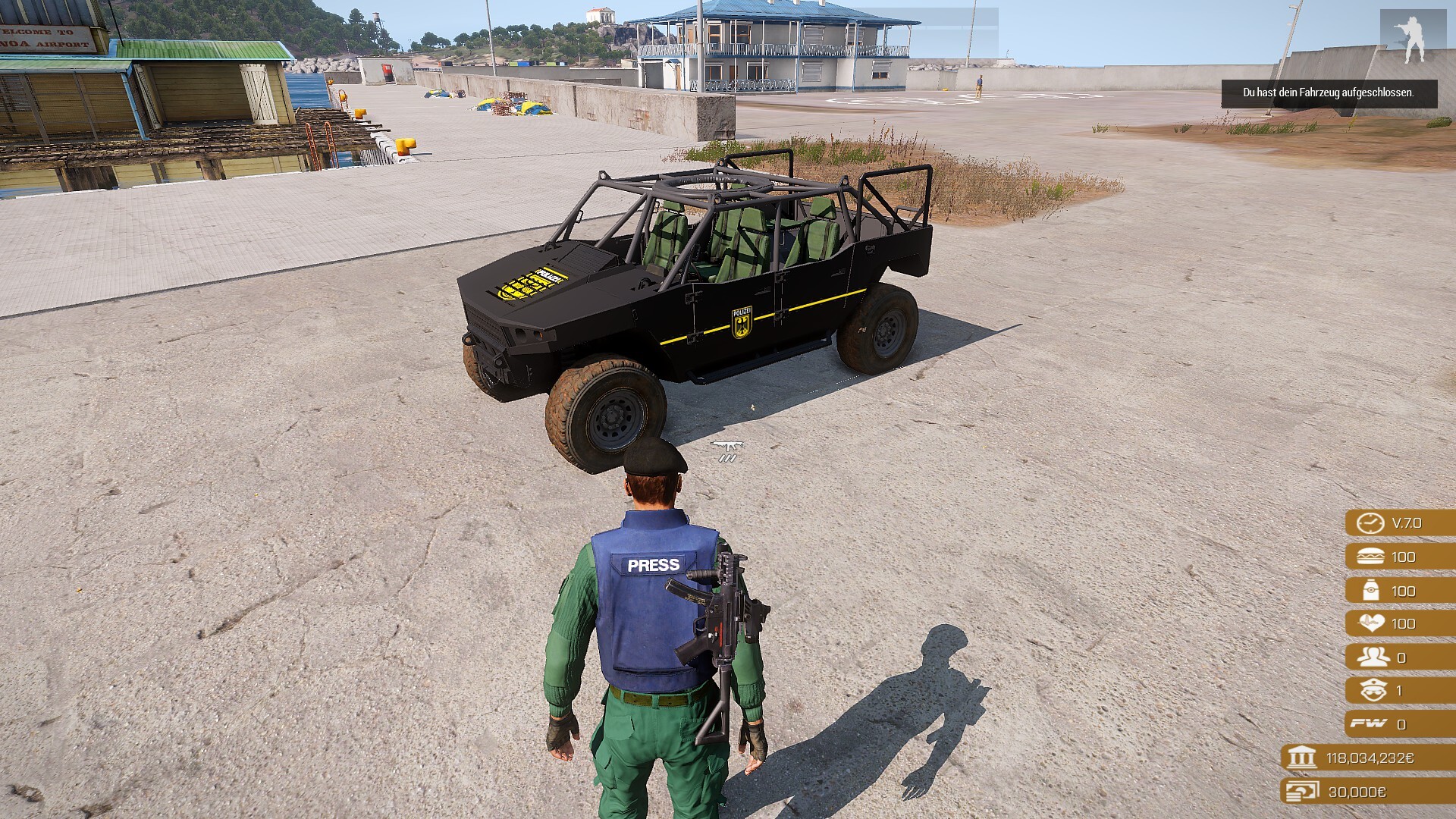Click the burger hunger icon
This screenshot has width=1456, height=819.
coord(1370,557)
